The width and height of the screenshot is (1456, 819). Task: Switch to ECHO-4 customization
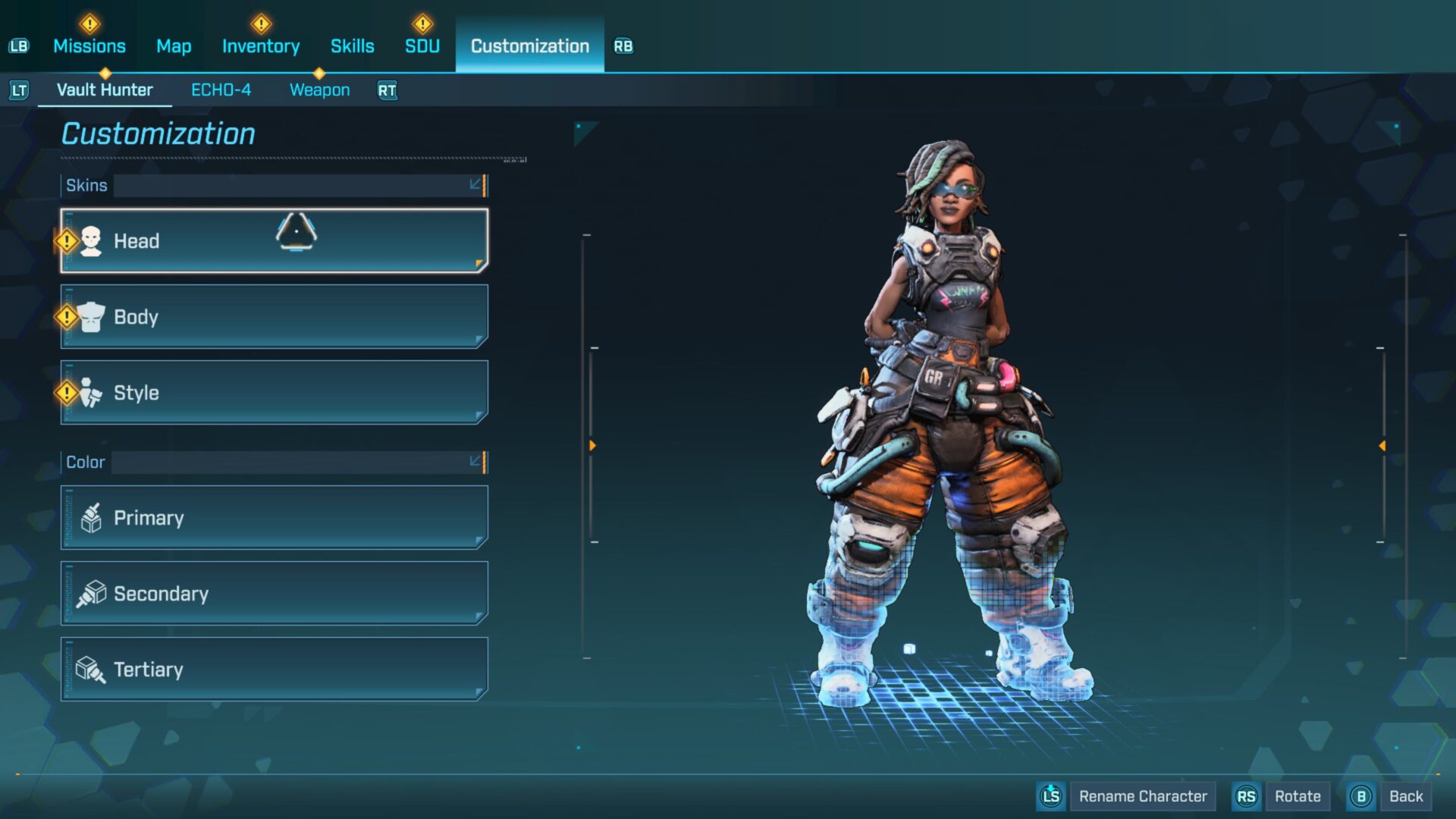pyautogui.click(x=221, y=90)
